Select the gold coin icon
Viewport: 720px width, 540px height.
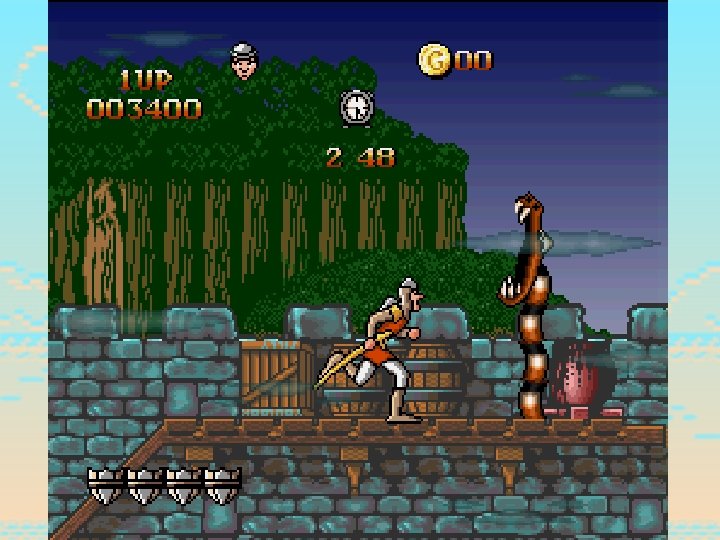point(434,59)
